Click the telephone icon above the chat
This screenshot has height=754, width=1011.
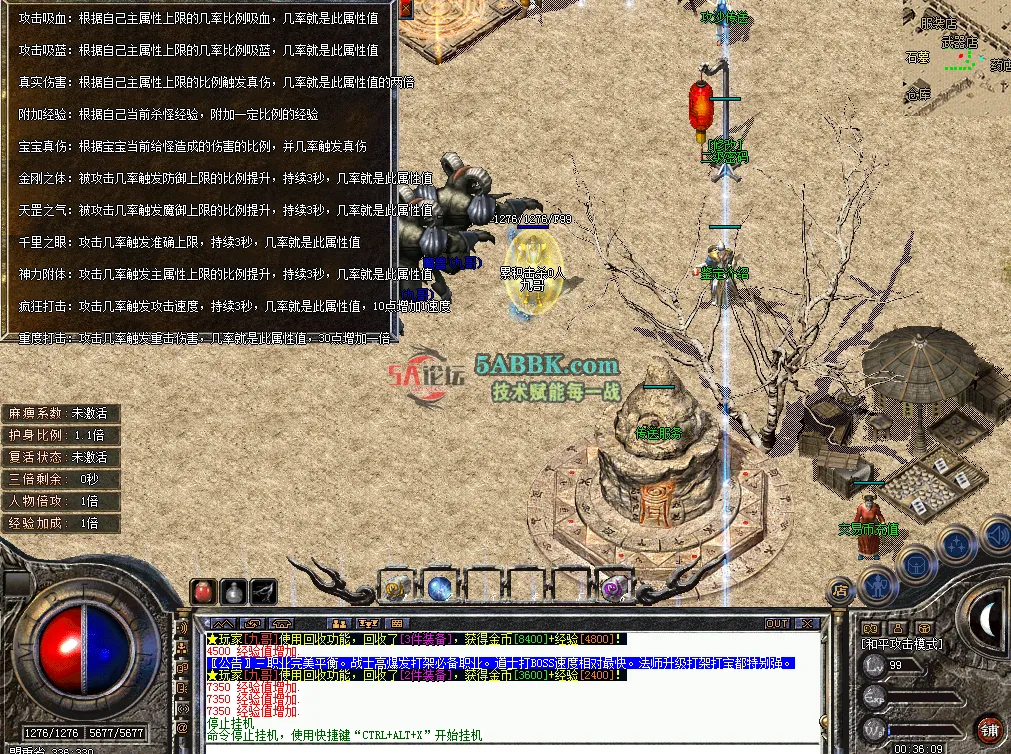click(281, 624)
